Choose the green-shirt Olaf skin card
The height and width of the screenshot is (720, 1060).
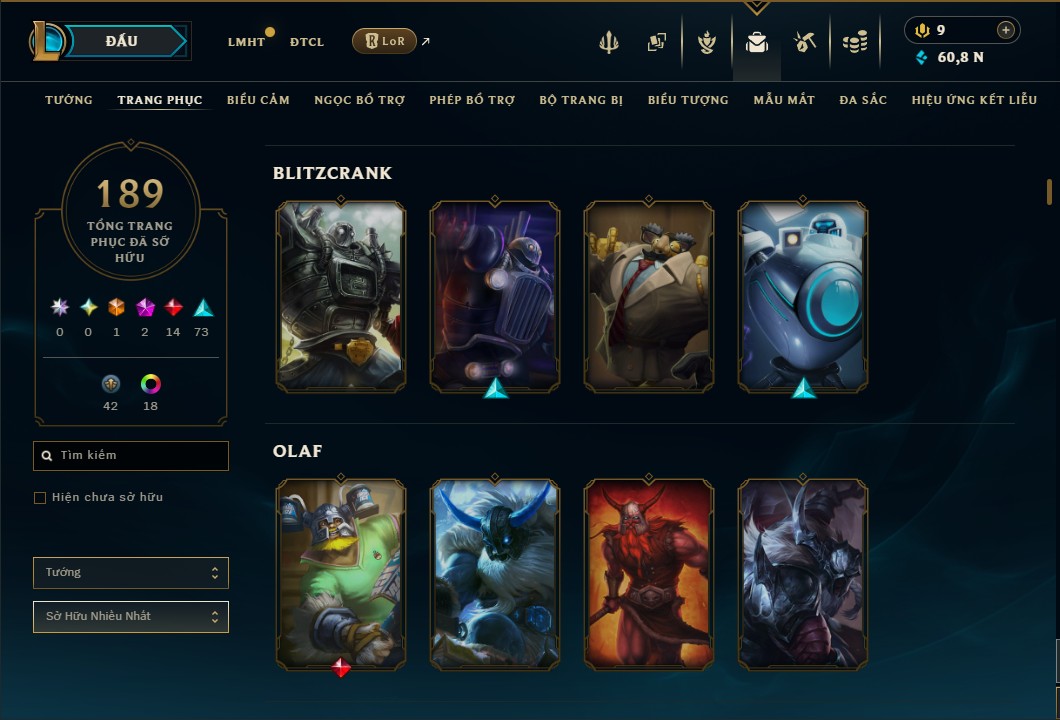click(x=341, y=573)
